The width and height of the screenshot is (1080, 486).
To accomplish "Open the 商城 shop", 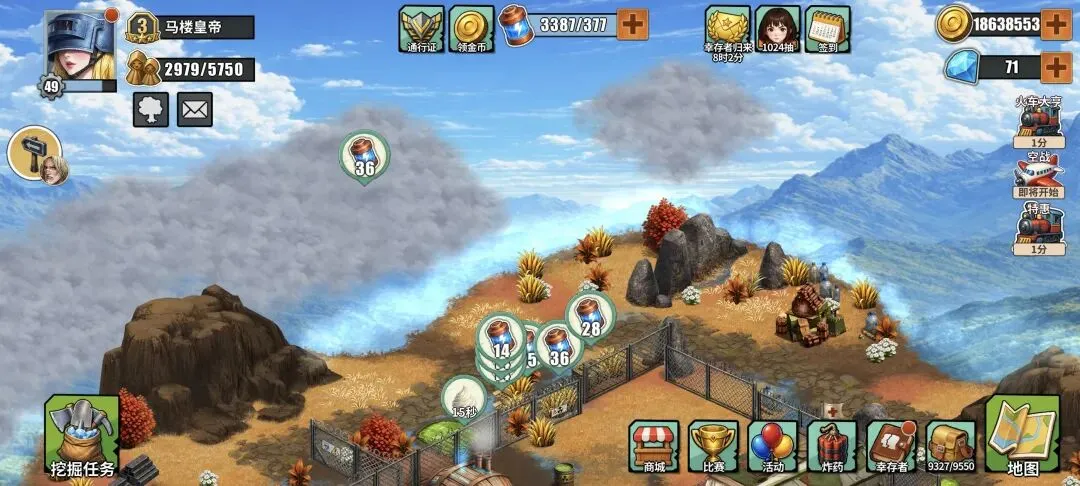I will (x=654, y=446).
